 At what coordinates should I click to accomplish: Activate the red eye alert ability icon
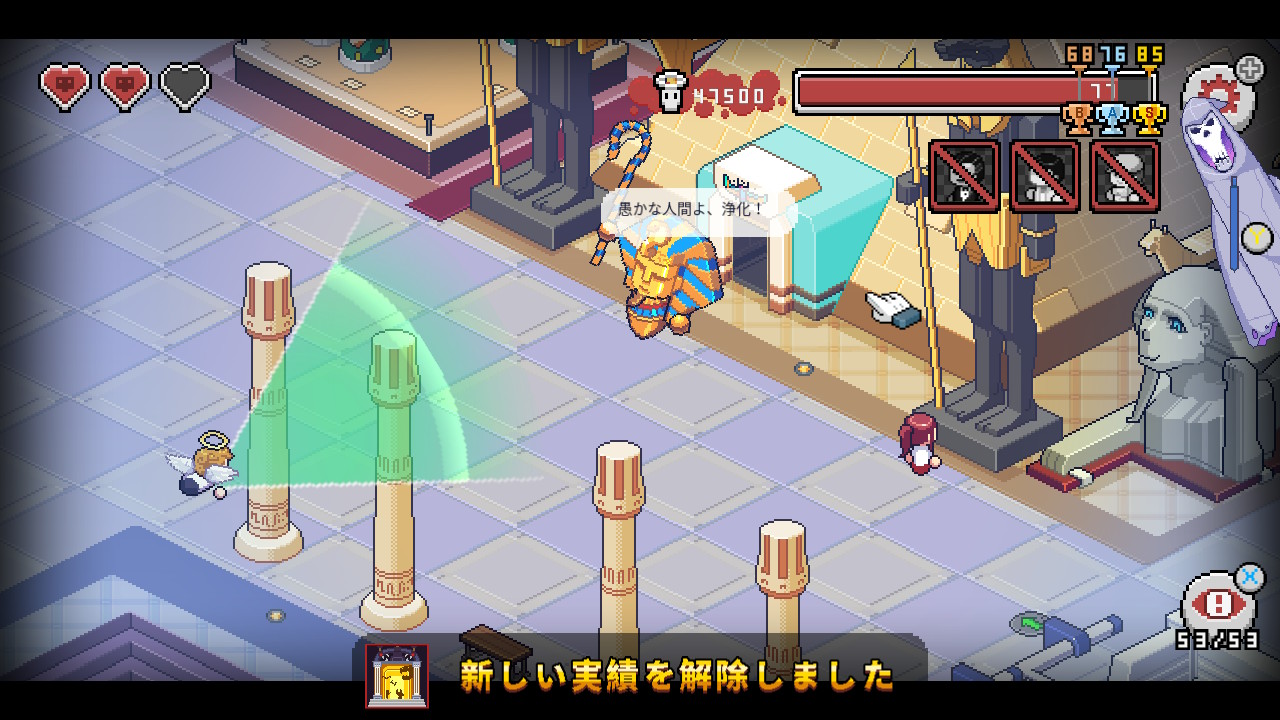tap(1219, 604)
